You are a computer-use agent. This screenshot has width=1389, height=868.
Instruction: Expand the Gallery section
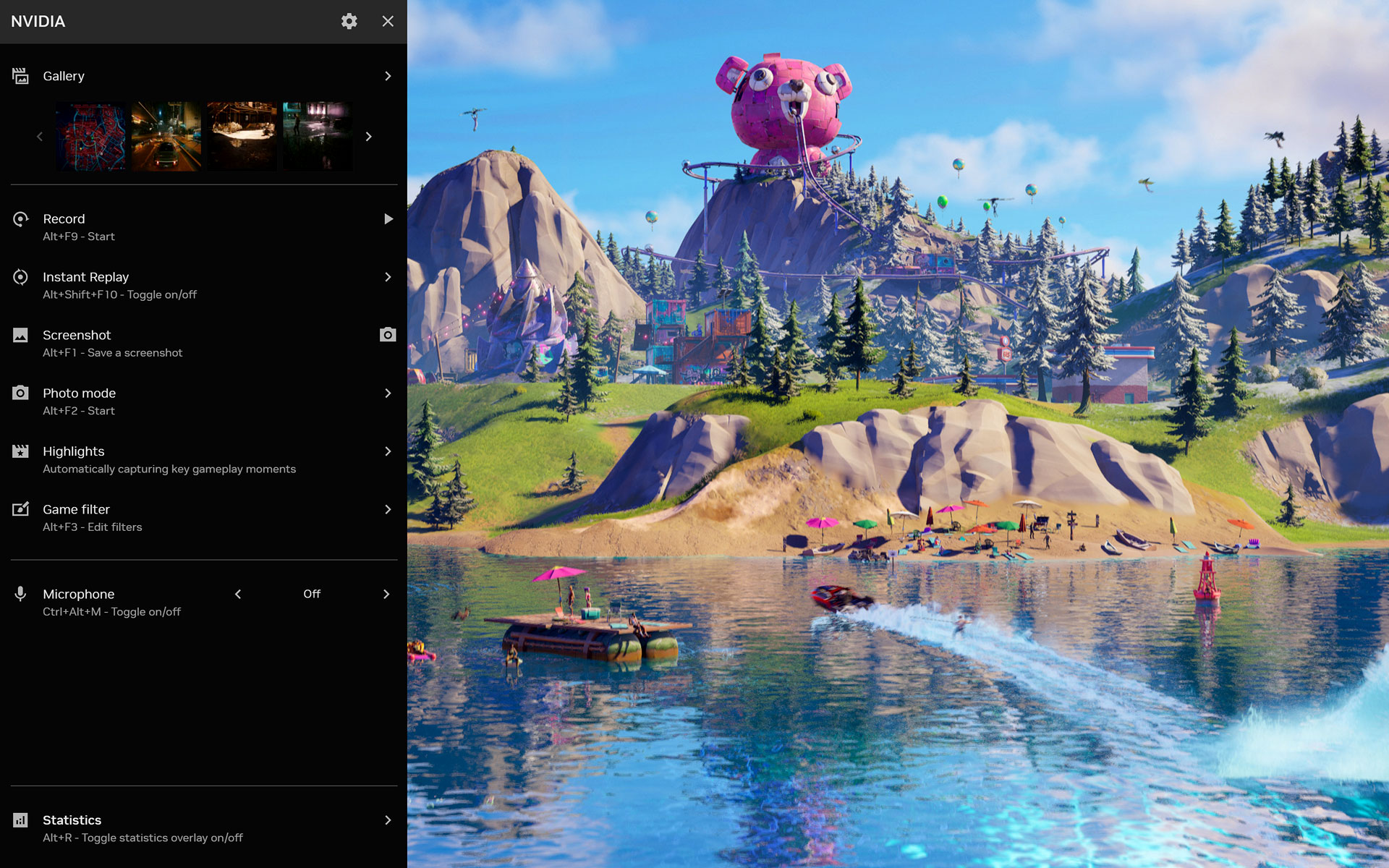388,75
